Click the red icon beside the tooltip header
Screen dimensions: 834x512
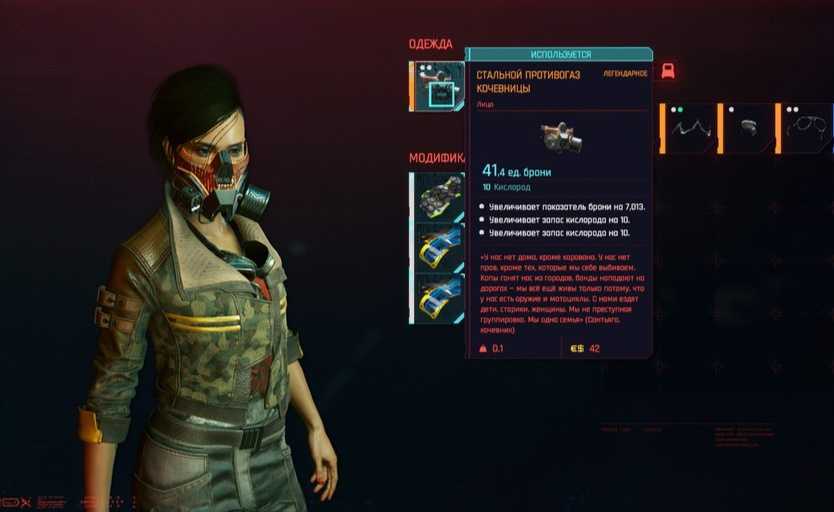pyautogui.click(x=668, y=70)
